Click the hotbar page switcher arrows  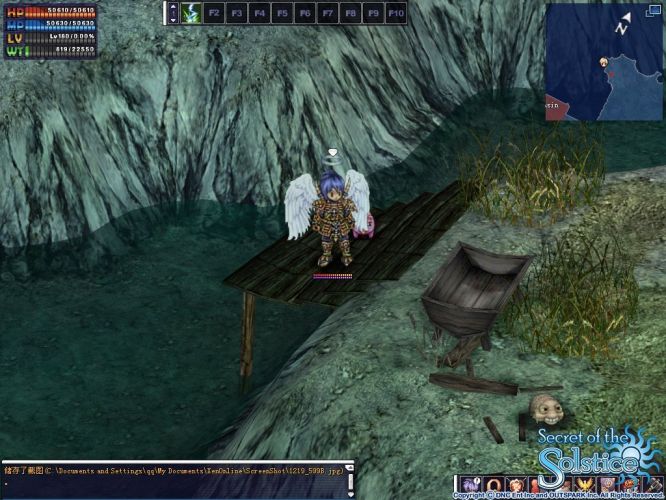[172, 13]
